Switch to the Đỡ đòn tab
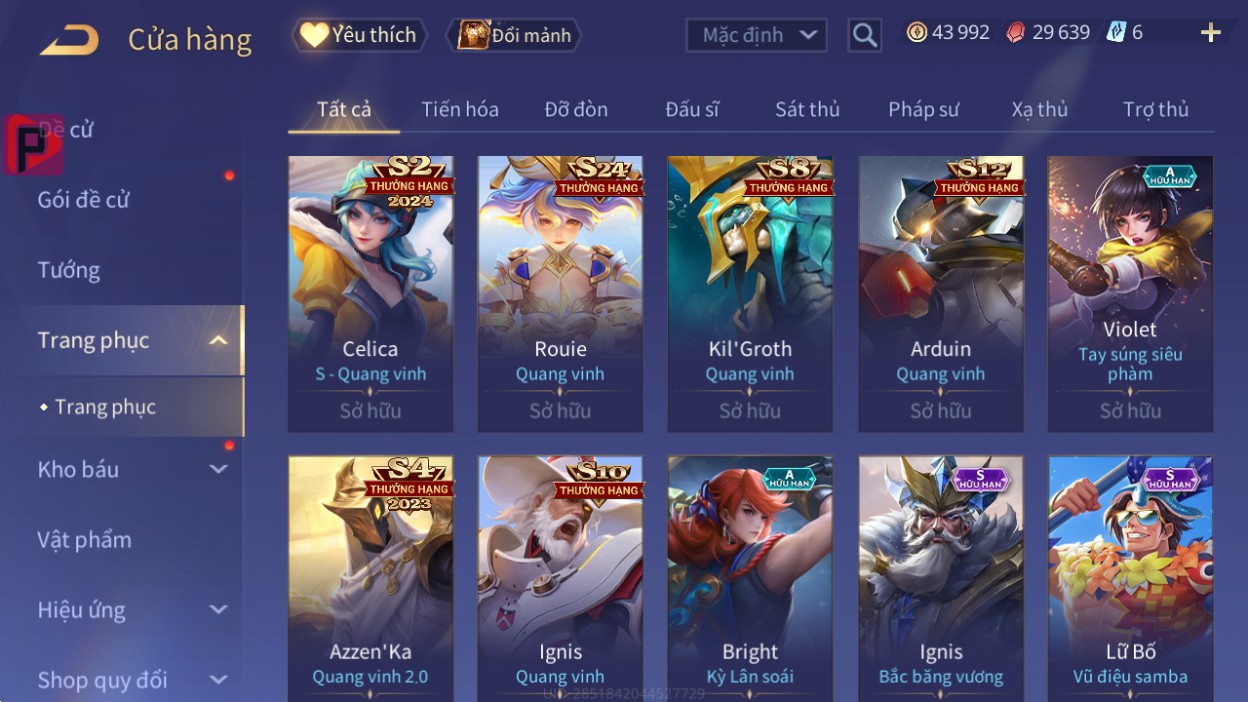1248x702 pixels. (576, 109)
